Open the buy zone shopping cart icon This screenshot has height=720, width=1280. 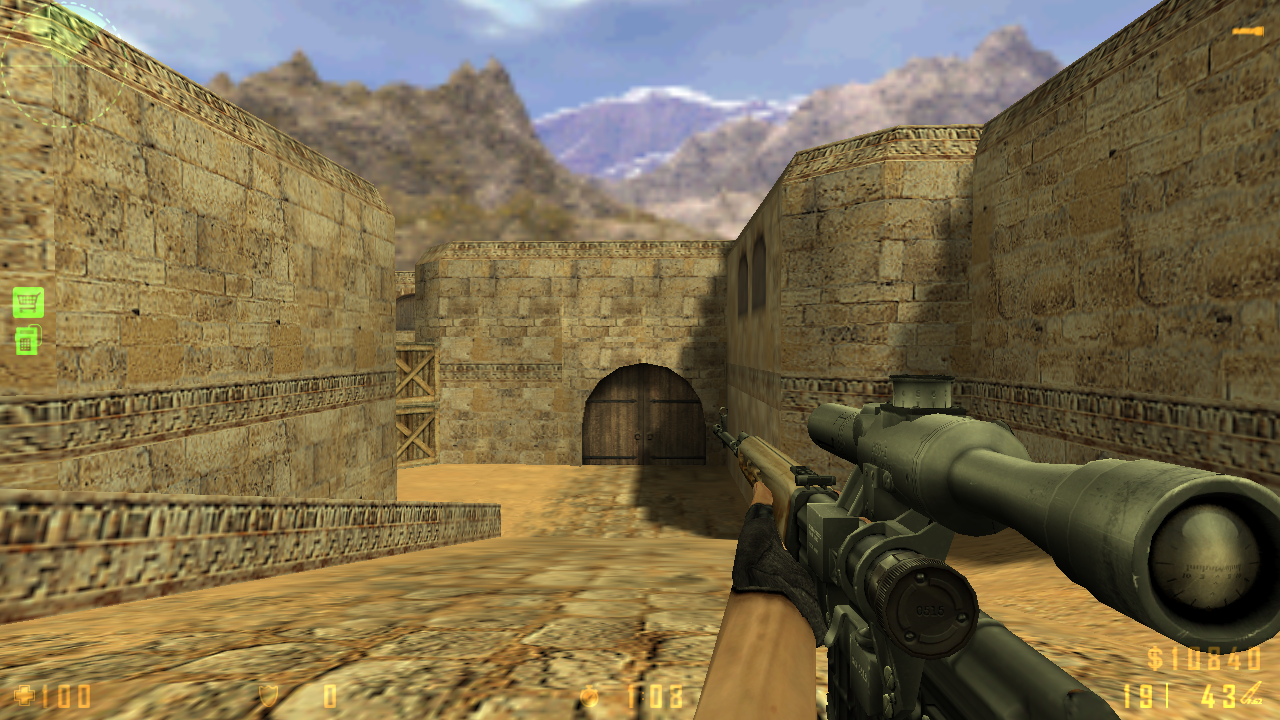tap(28, 301)
